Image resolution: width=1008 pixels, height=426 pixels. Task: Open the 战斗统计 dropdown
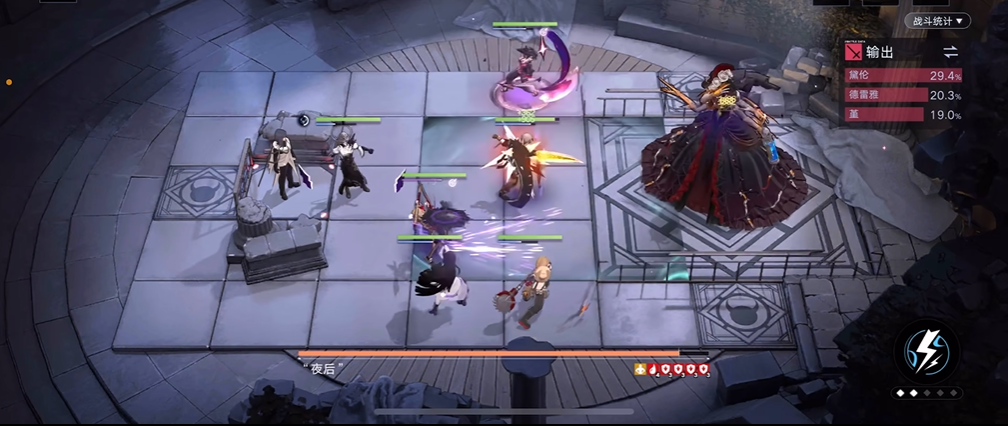[937, 20]
